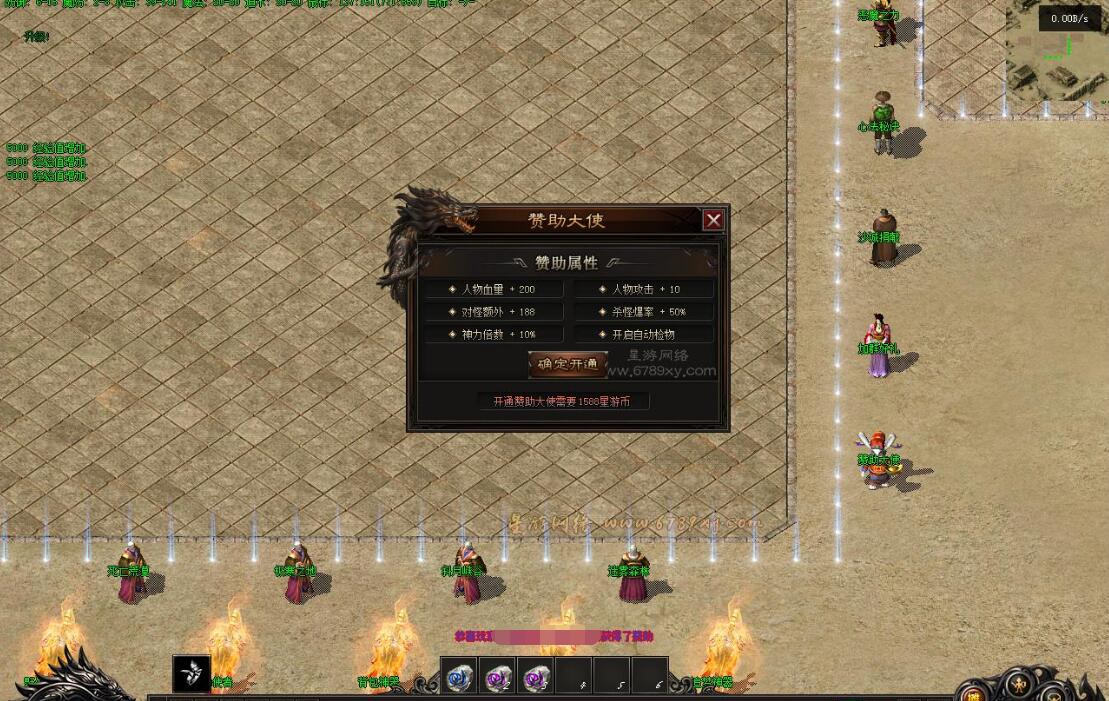Activate the white figure skill icon
Viewport: 1109px width, 701px height.
pyautogui.click(x=191, y=674)
